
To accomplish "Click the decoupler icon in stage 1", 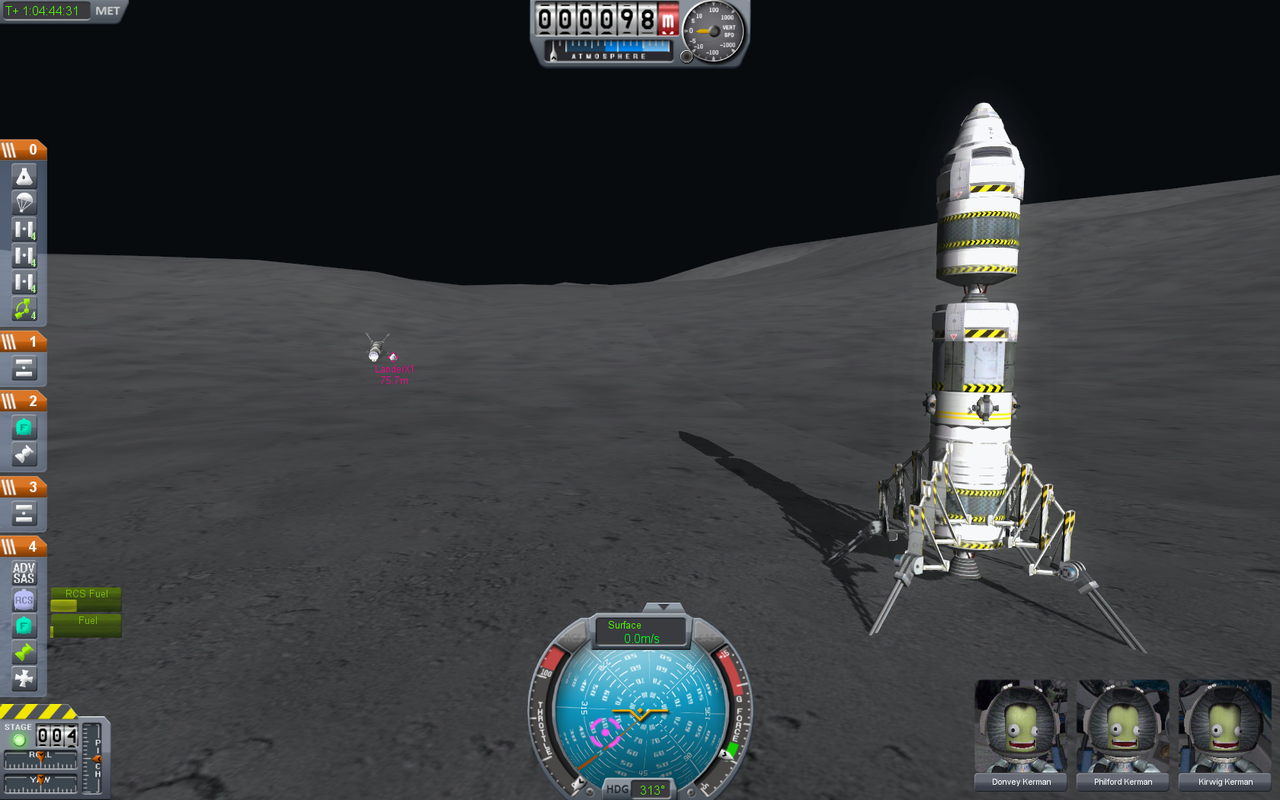I will tap(22, 367).
